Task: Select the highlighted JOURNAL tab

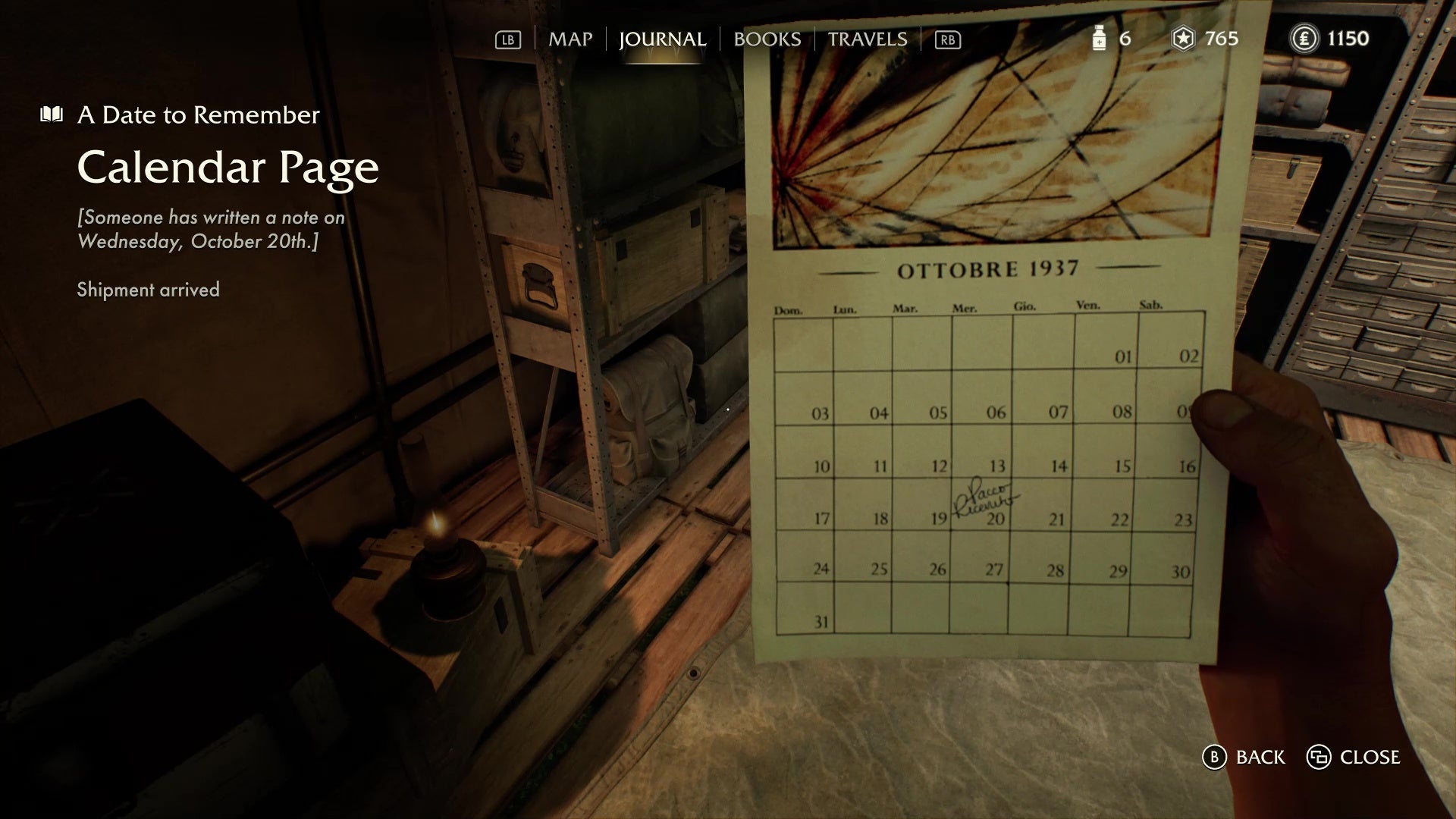Action: coord(664,39)
